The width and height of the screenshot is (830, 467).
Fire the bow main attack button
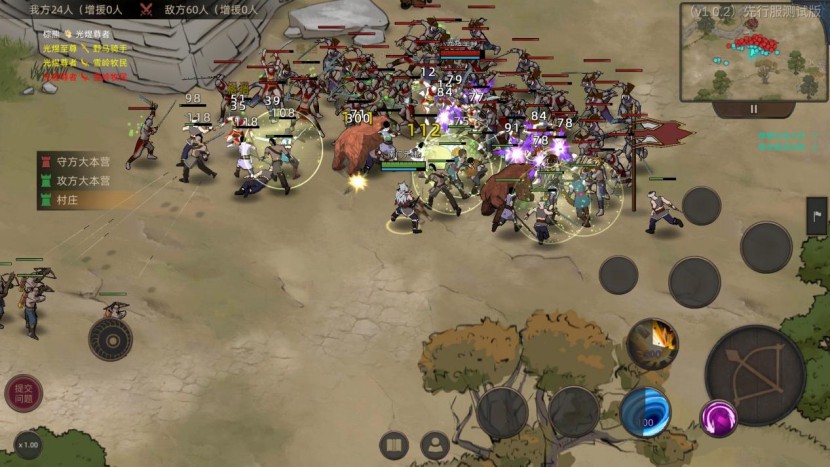click(755, 375)
